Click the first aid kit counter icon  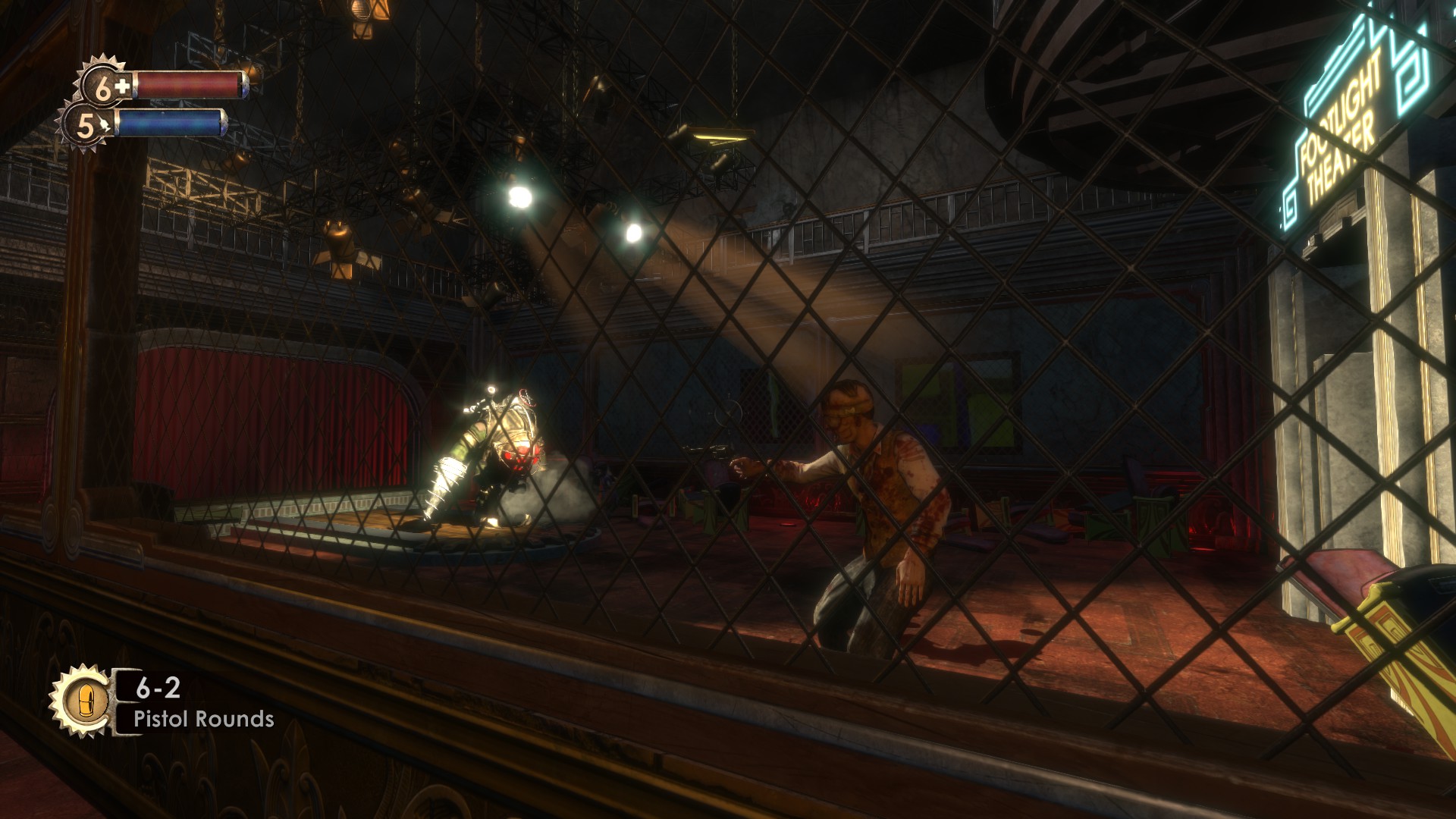pyautogui.click(x=105, y=86)
